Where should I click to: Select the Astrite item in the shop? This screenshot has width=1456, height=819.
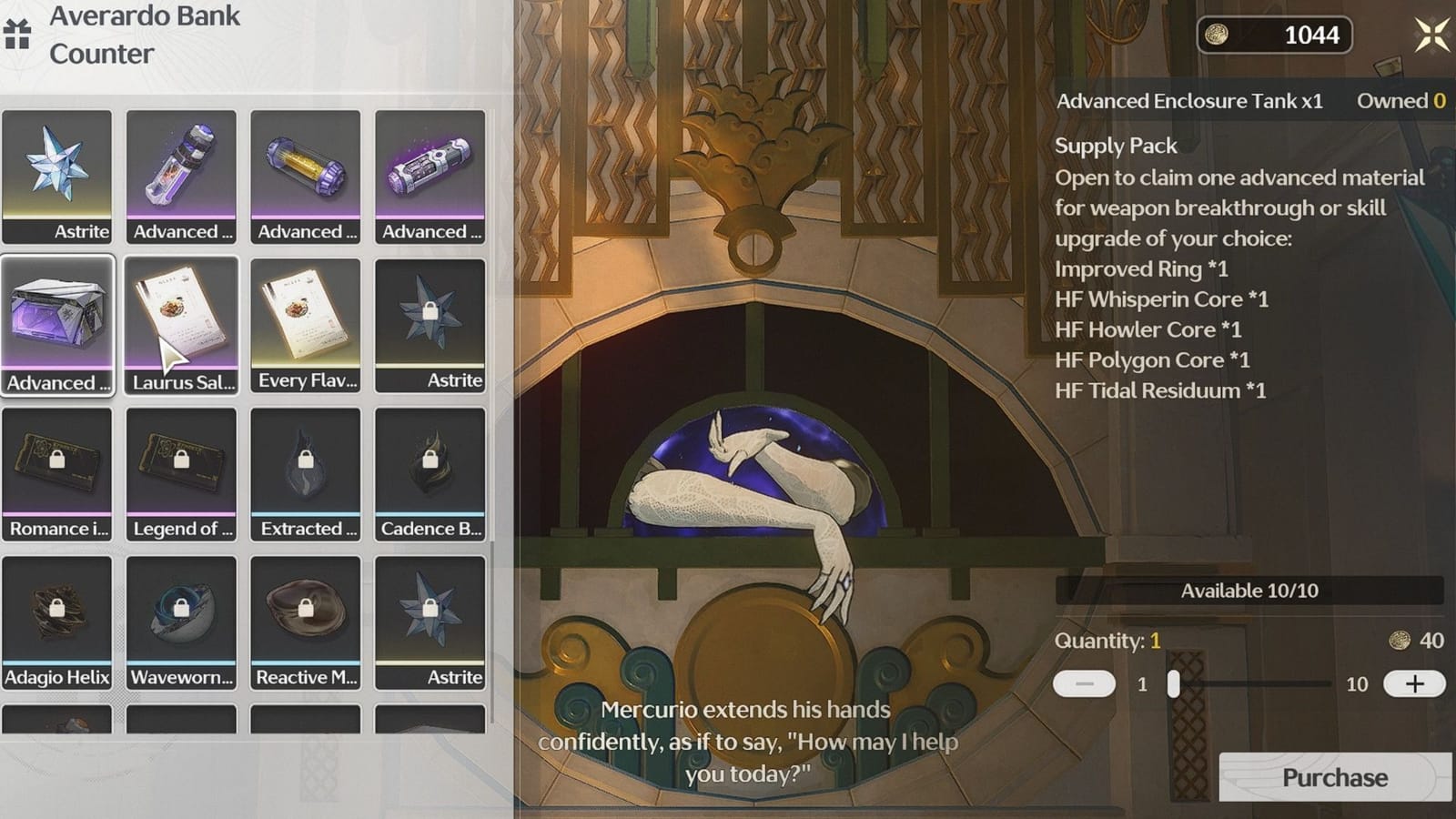[x=59, y=173]
